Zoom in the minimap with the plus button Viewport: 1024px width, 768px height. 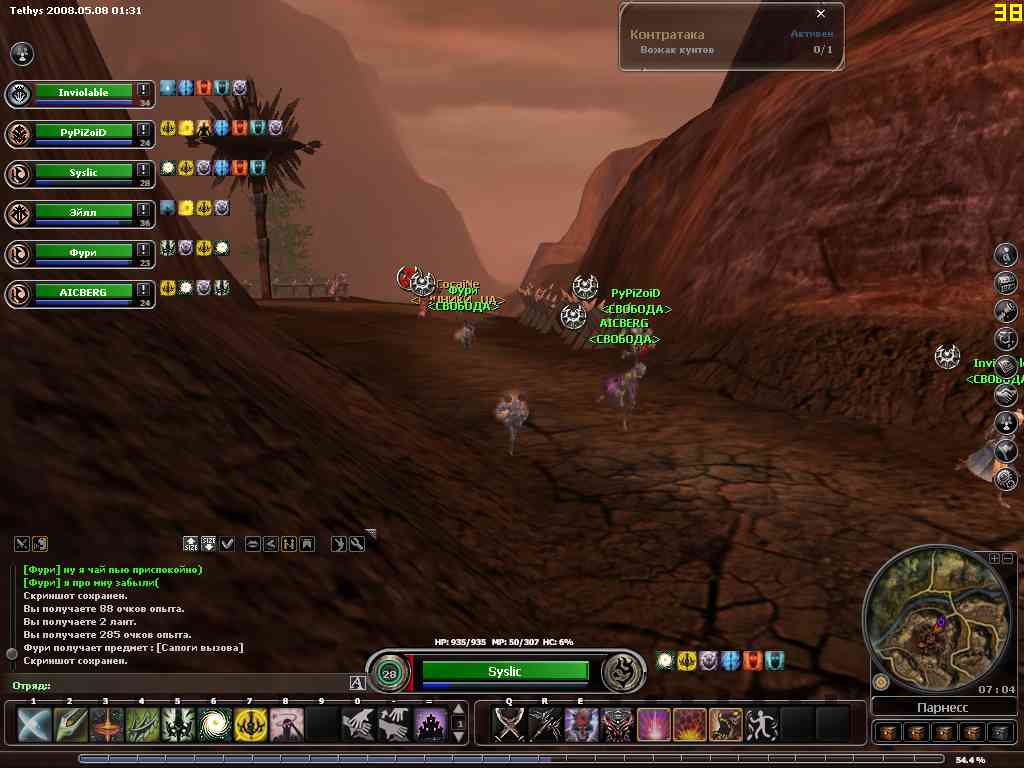(x=994, y=558)
